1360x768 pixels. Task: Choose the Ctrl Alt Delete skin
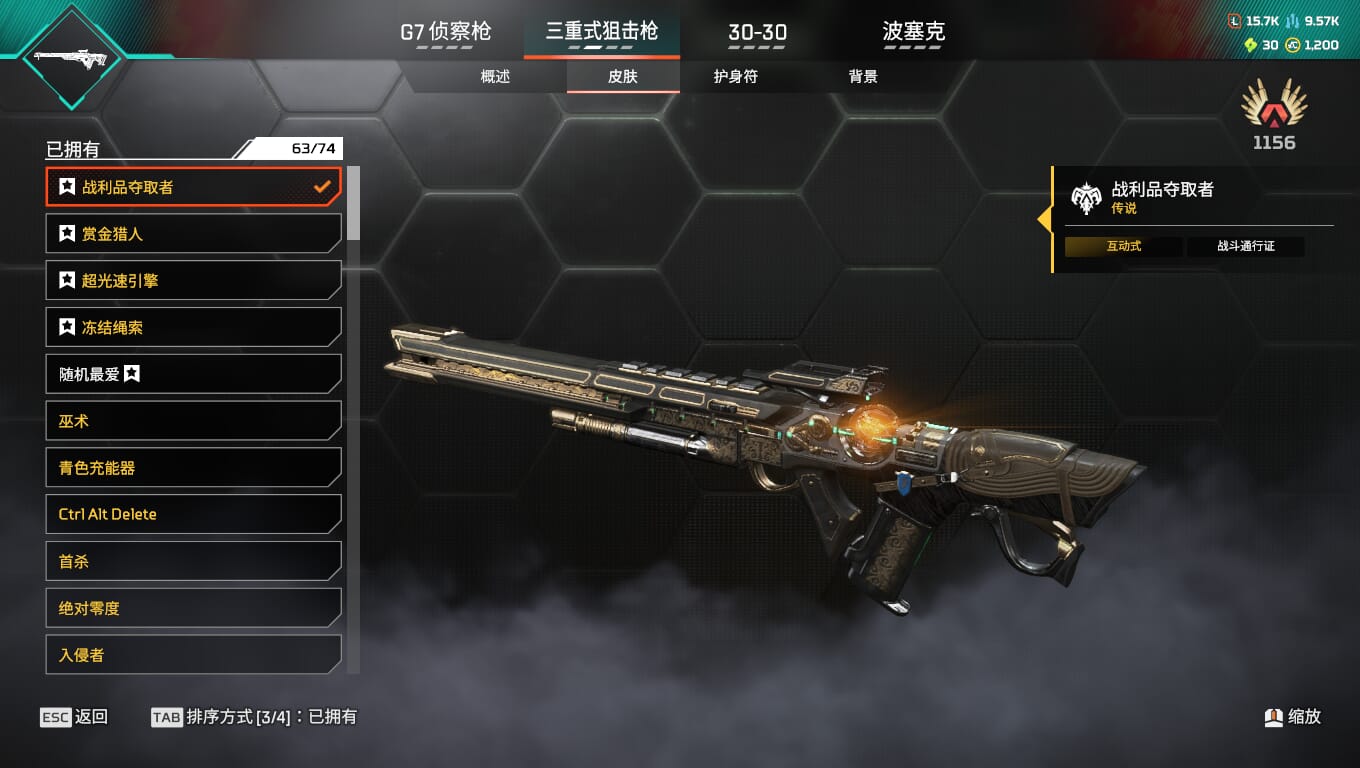(x=193, y=514)
